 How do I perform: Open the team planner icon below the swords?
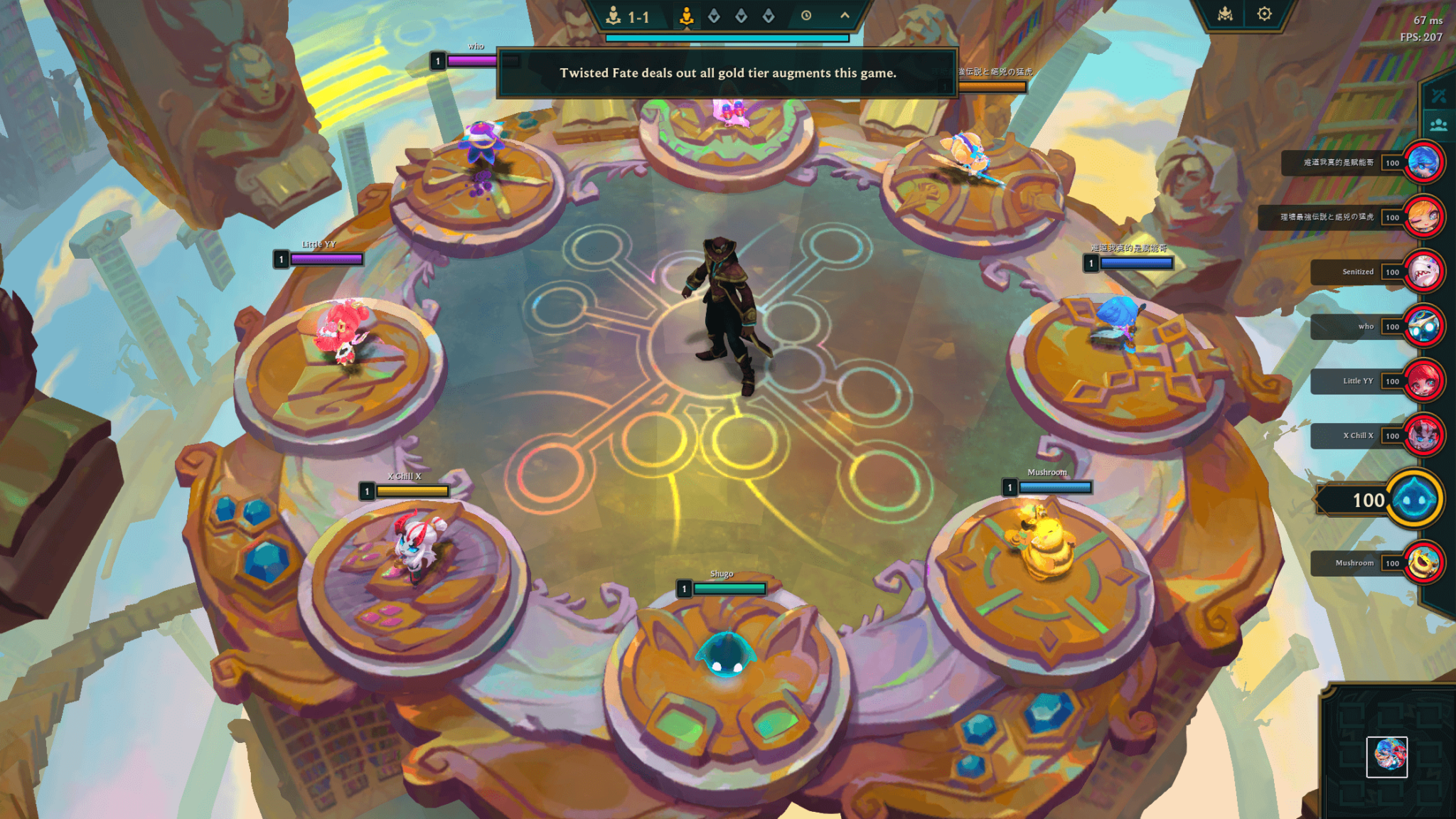coord(1438,124)
